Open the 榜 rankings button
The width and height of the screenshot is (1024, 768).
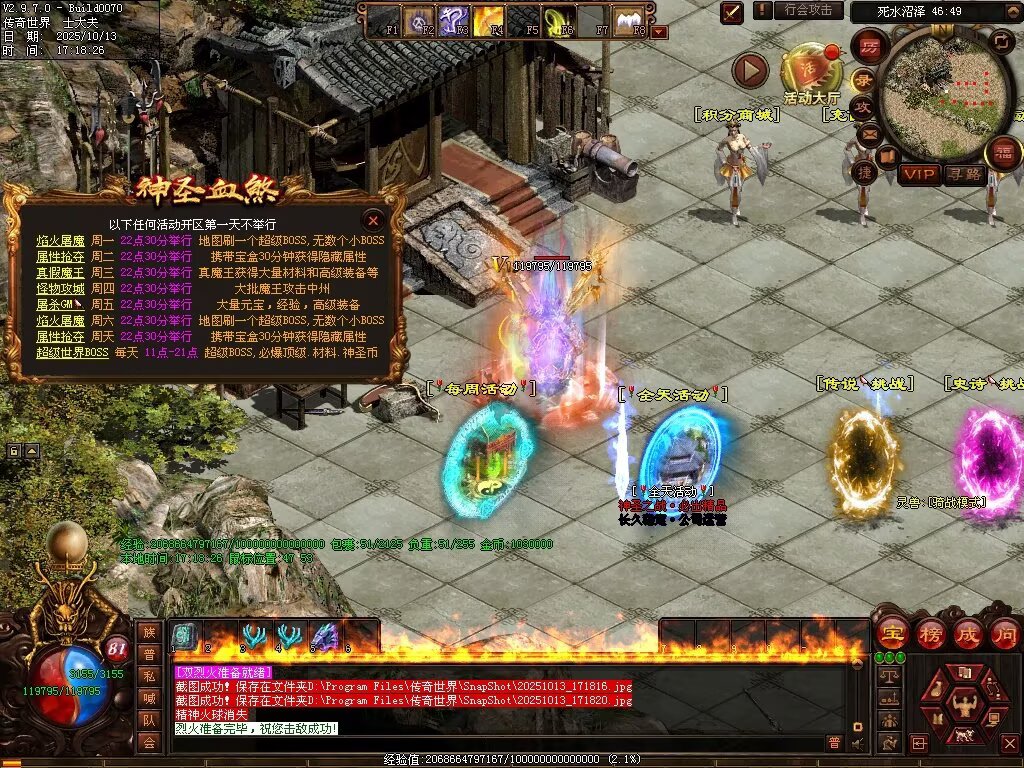930,633
